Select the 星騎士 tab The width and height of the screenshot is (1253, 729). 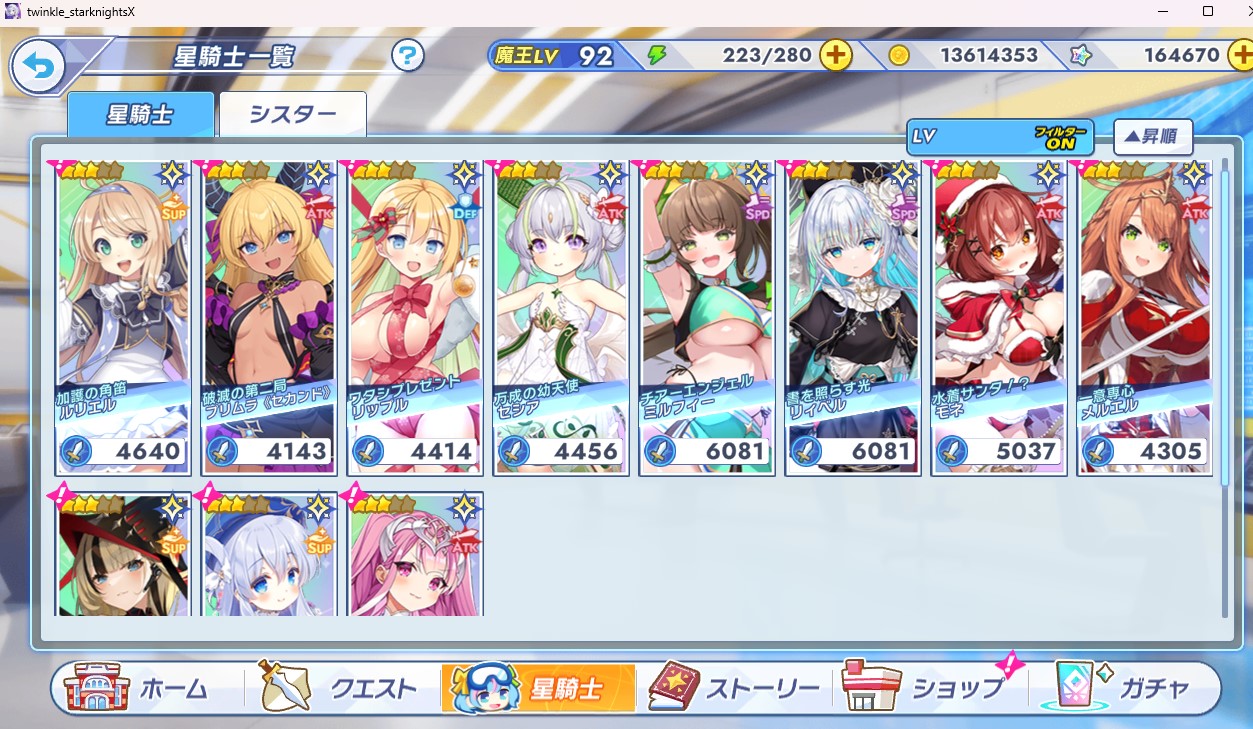[140, 114]
